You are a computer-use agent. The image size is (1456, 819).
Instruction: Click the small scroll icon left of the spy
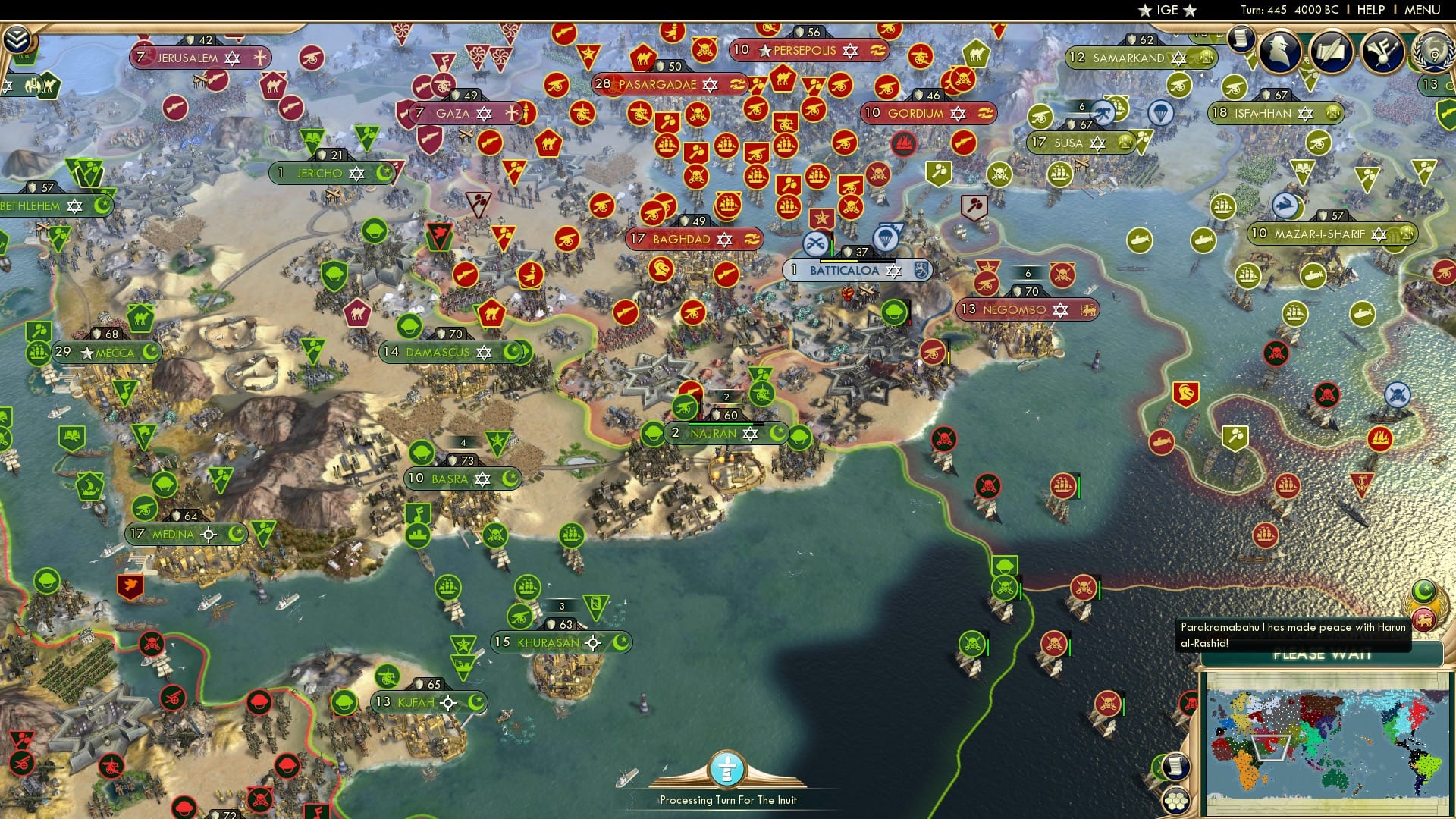click(1240, 43)
